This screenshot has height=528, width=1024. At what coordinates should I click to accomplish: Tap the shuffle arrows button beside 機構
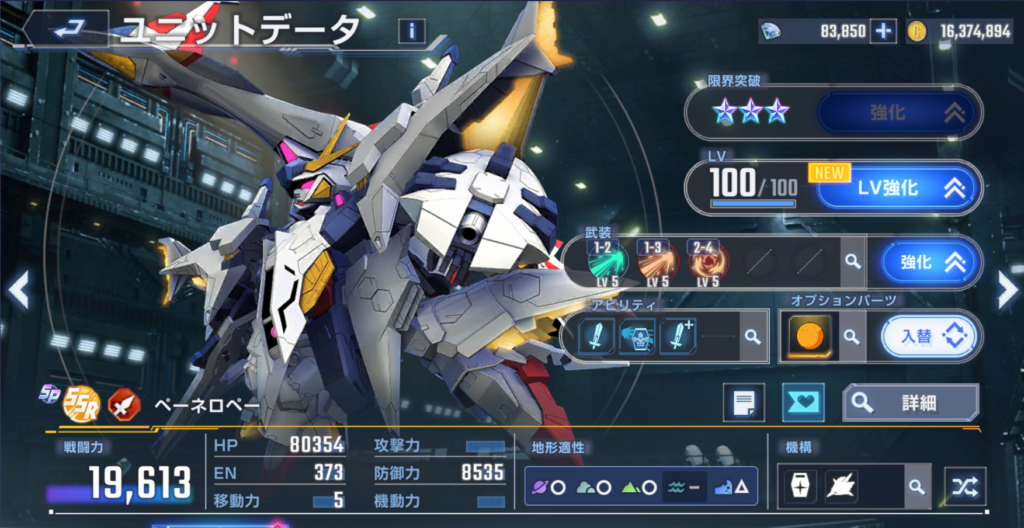965,487
